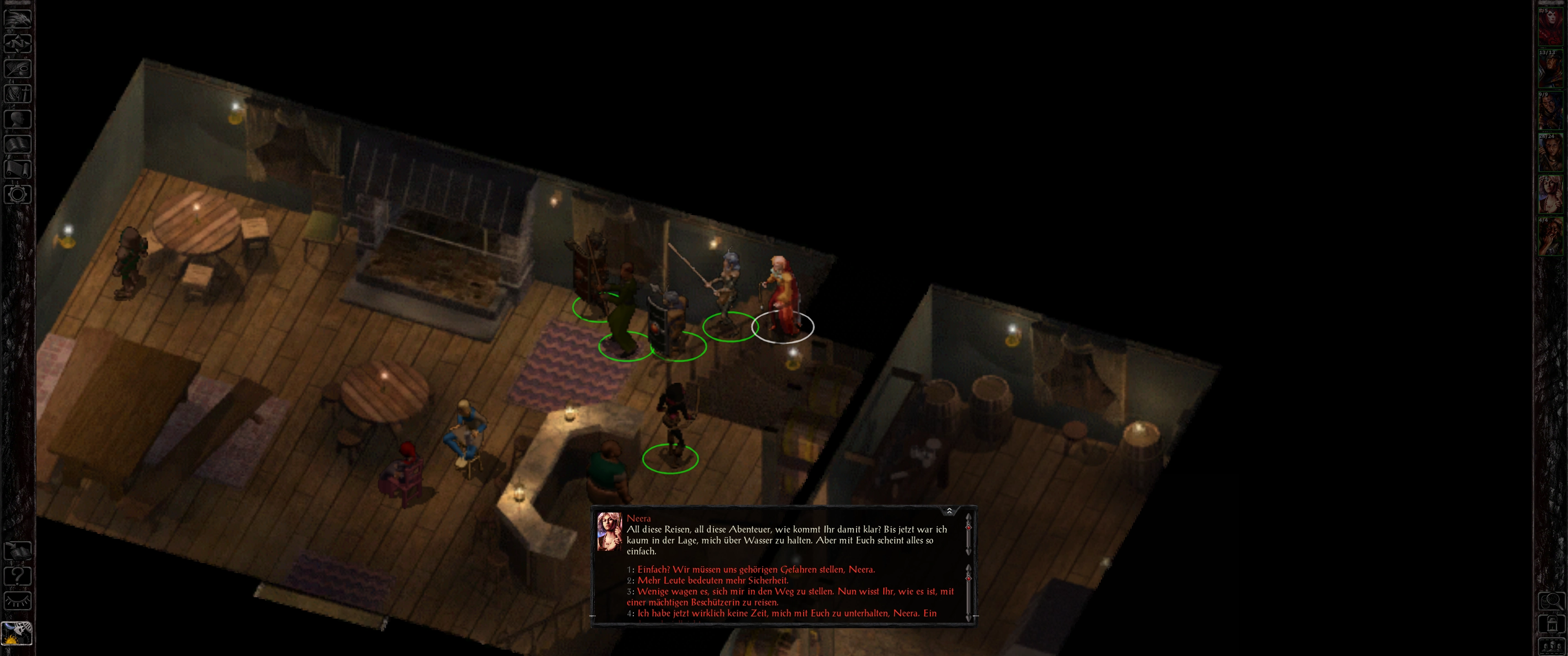The image size is (1568, 656).
Task: Expand the dialogue box with the arrow toggle
Action: (x=949, y=511)
